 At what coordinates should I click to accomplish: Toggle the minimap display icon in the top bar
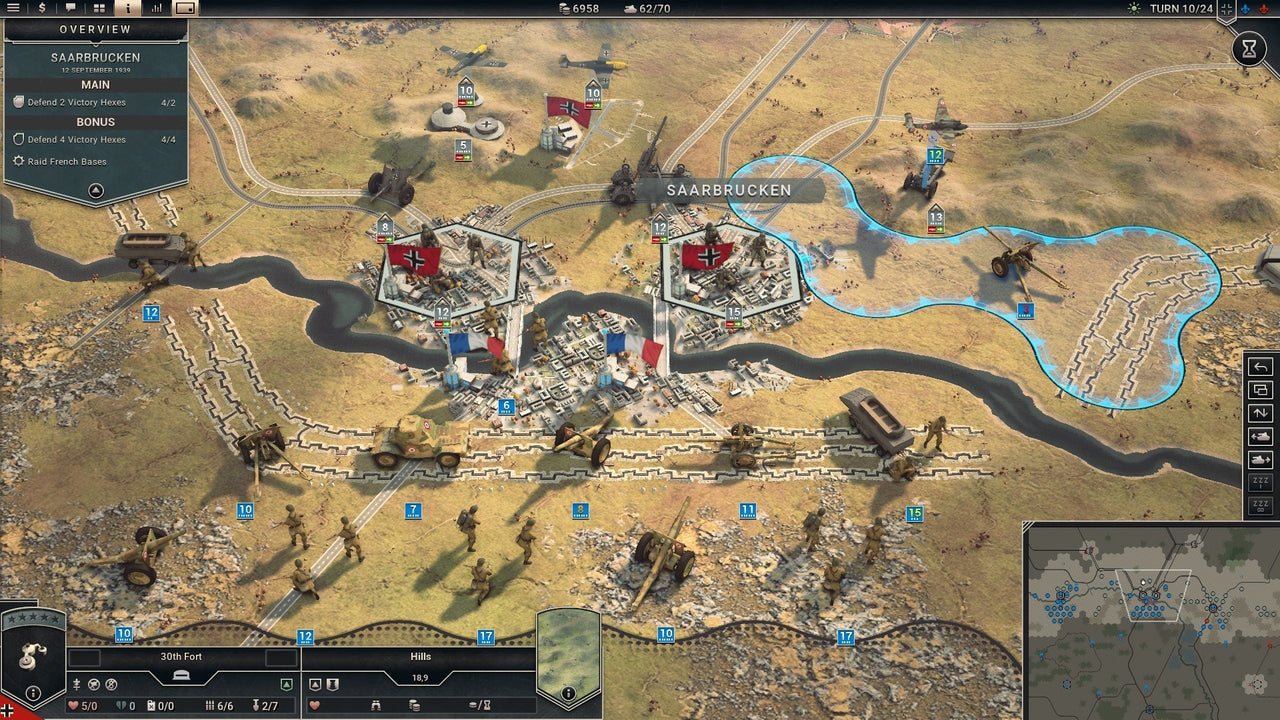(x=188, y=8)
